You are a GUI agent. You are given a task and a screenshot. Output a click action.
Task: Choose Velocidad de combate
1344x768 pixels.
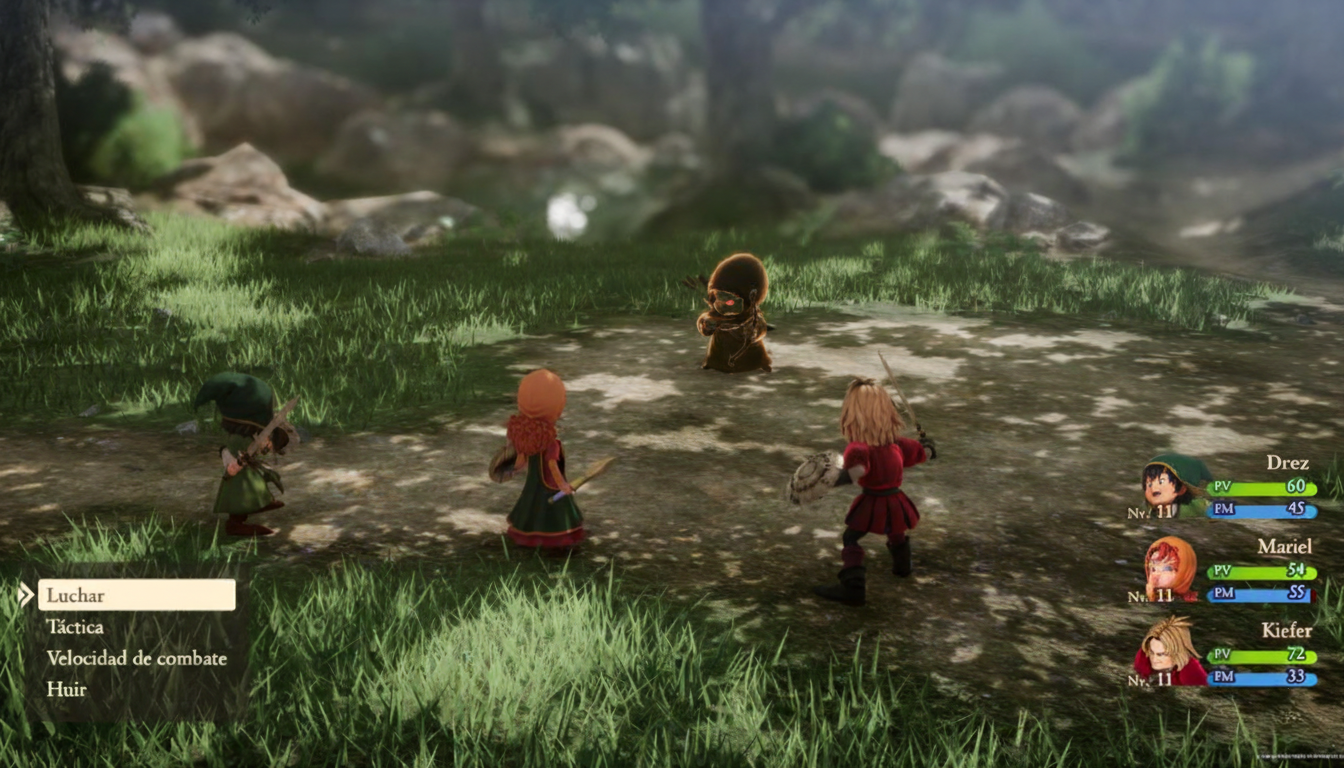[136, 658]
